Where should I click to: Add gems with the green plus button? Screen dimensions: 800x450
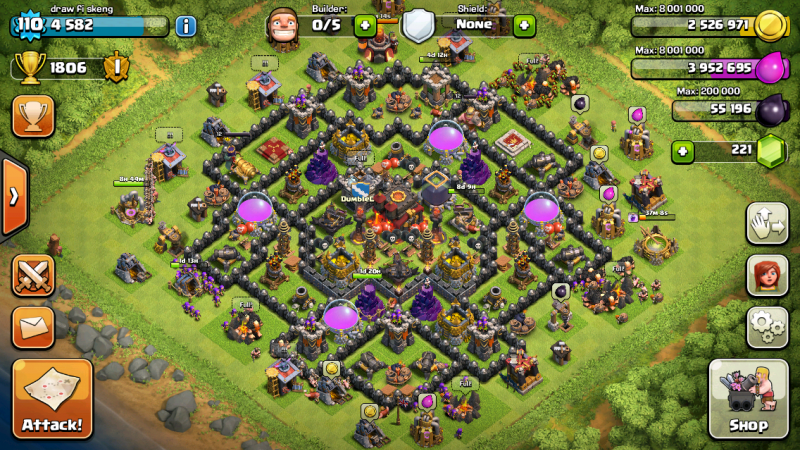click(683, 152)
